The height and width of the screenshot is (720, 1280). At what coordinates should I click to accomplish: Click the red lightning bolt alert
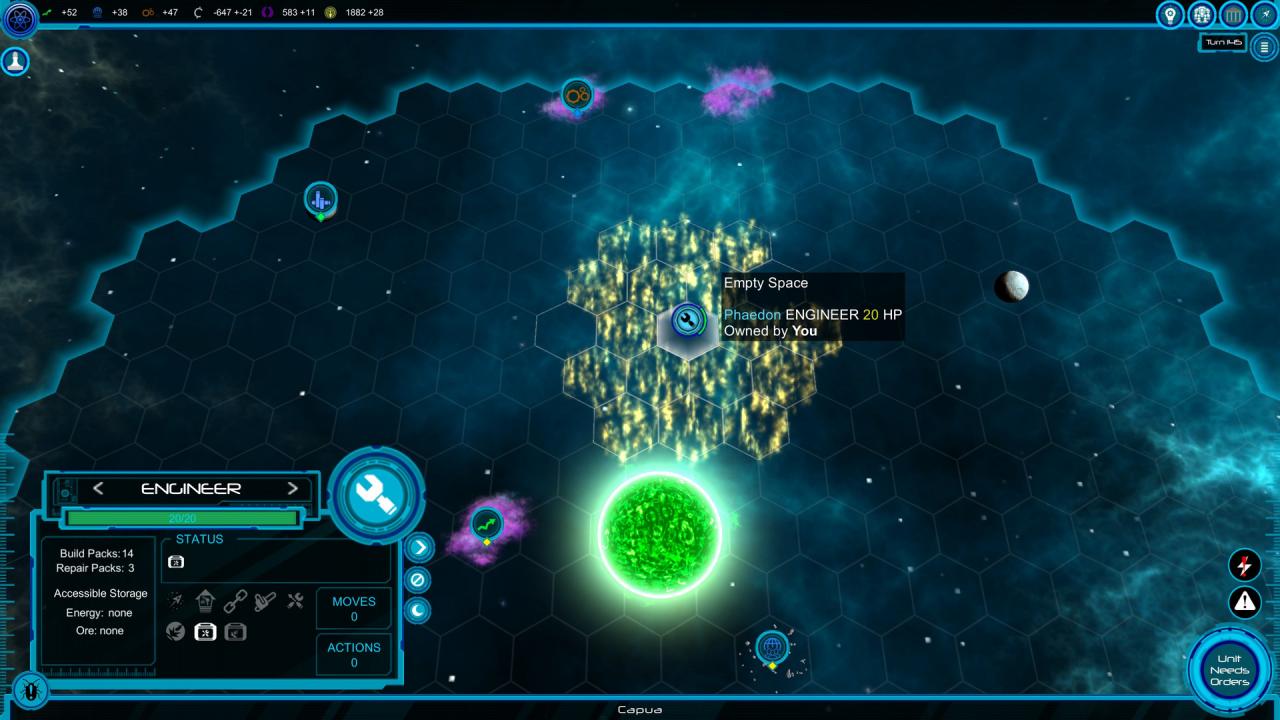[x=1244, y=565]
